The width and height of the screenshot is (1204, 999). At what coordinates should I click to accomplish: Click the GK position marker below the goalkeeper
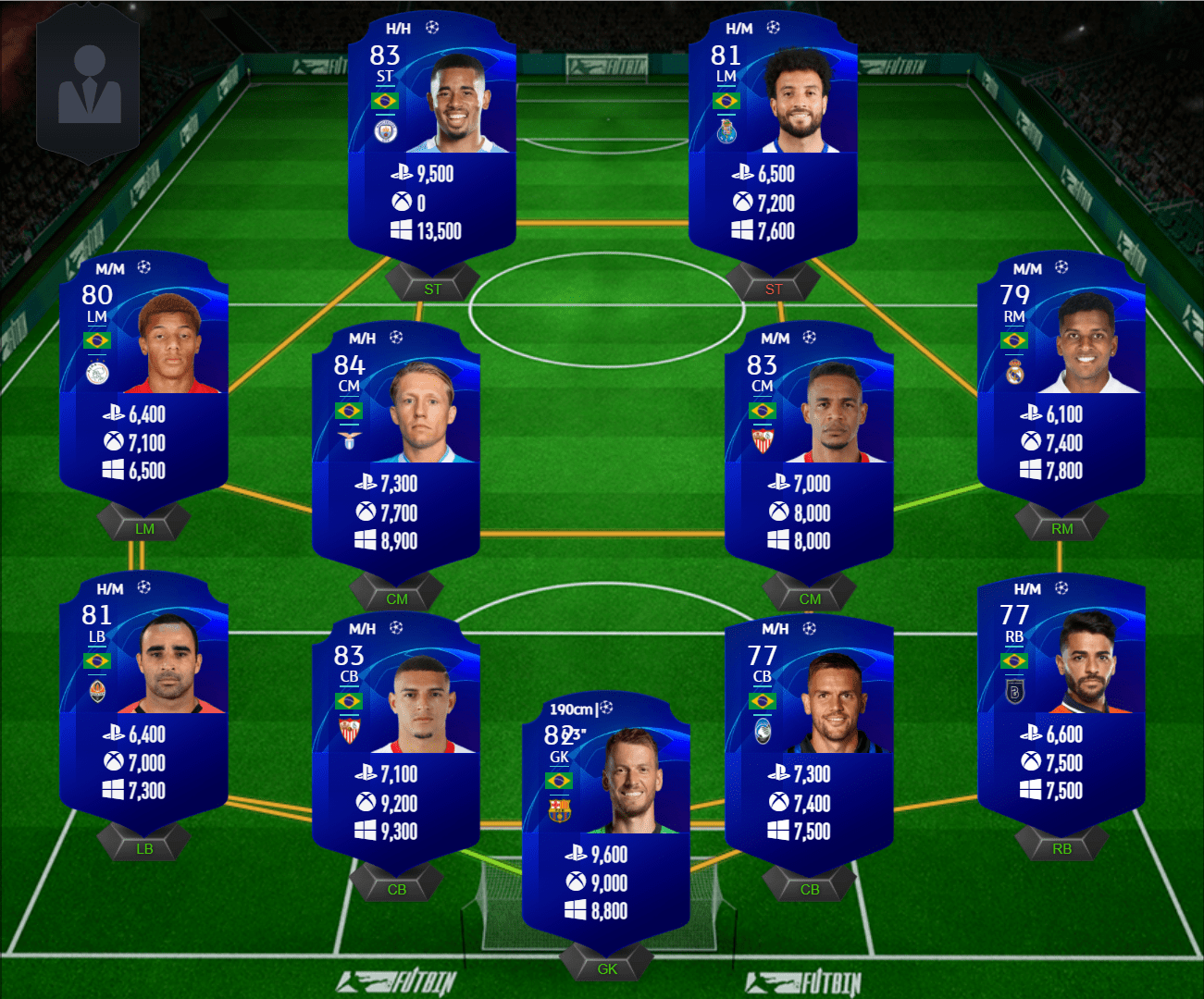point(607,968)
